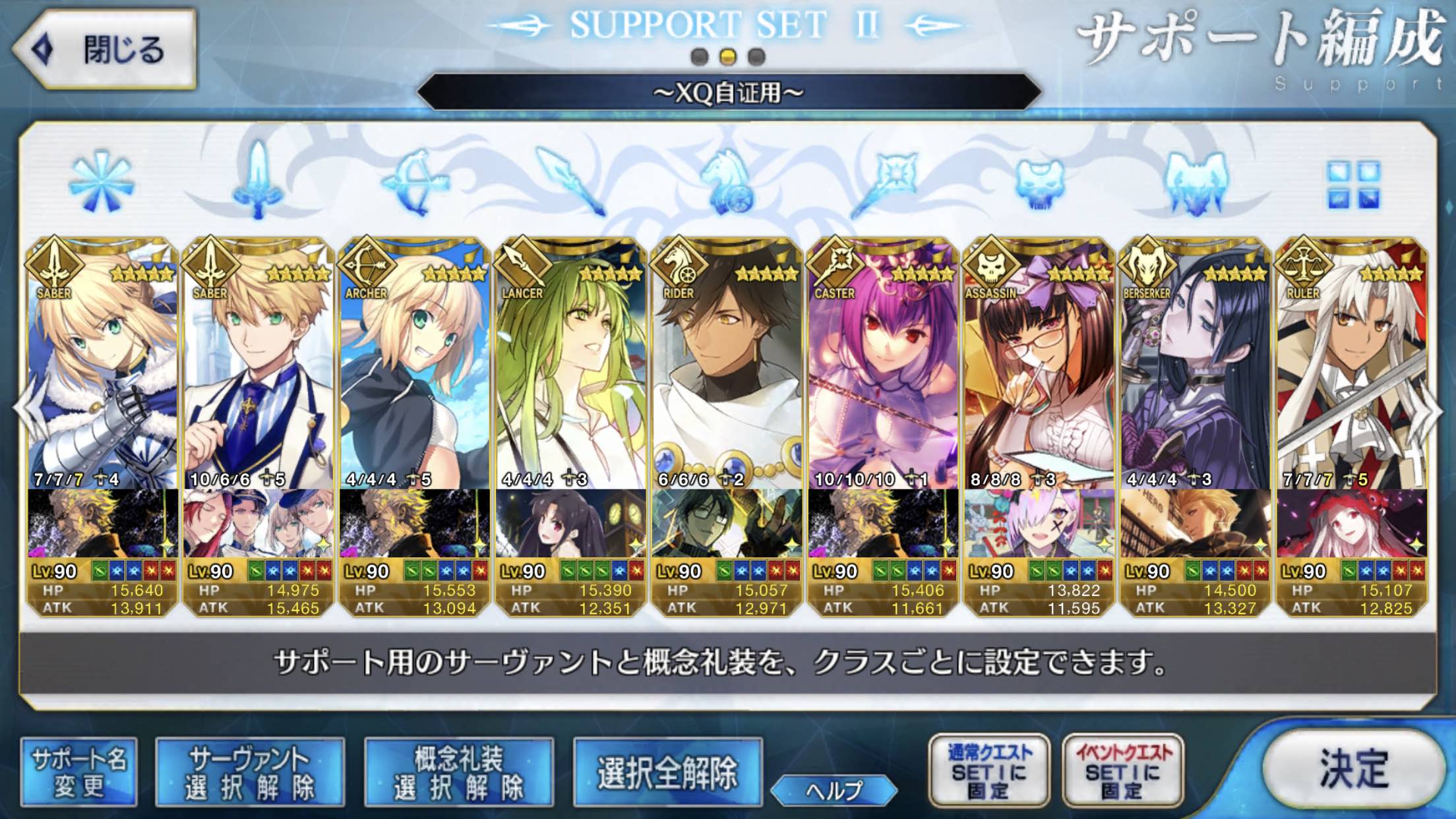Deselect everything with 選択全解除

667,772
